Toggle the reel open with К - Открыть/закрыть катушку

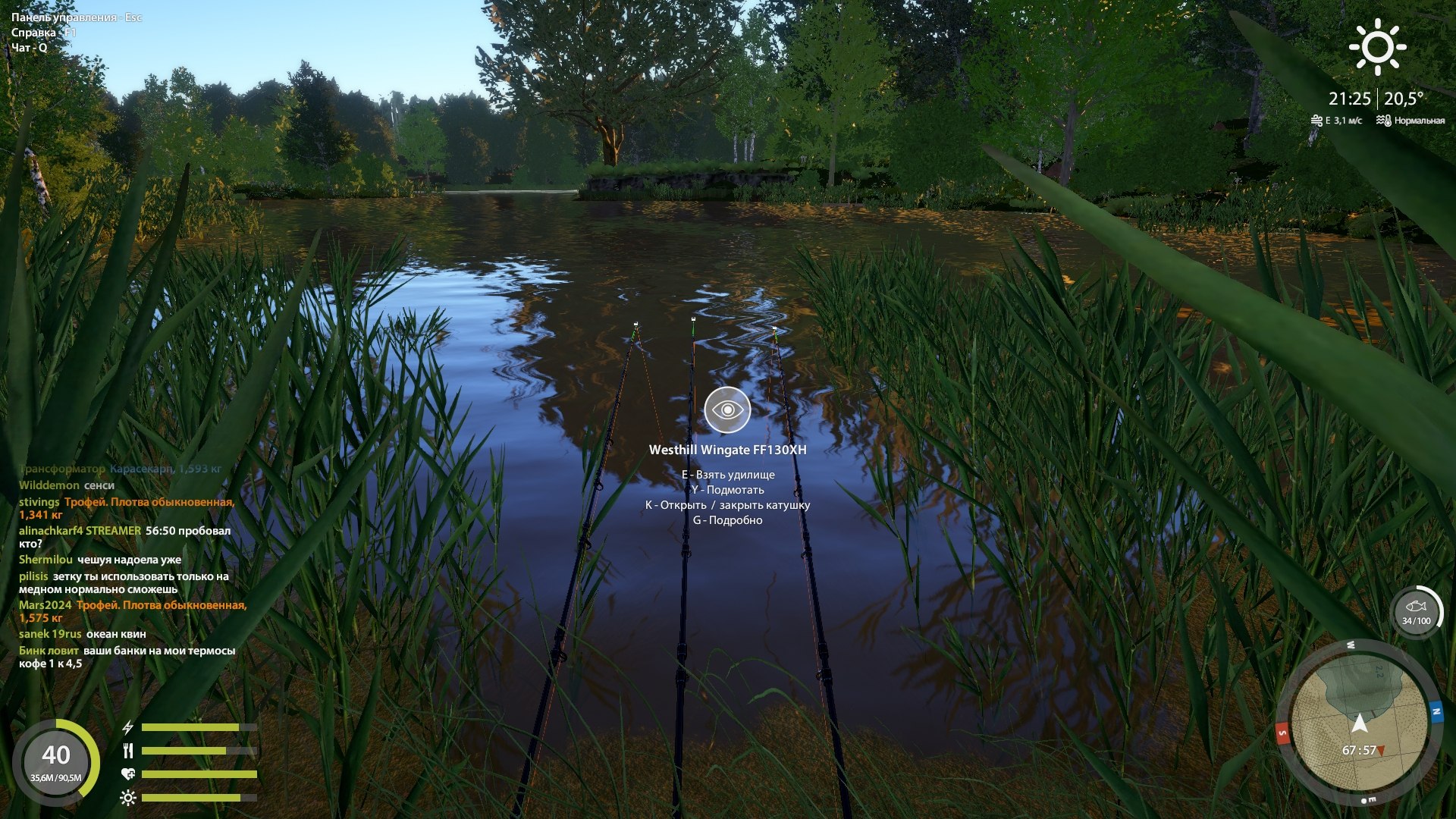[728, 504]
